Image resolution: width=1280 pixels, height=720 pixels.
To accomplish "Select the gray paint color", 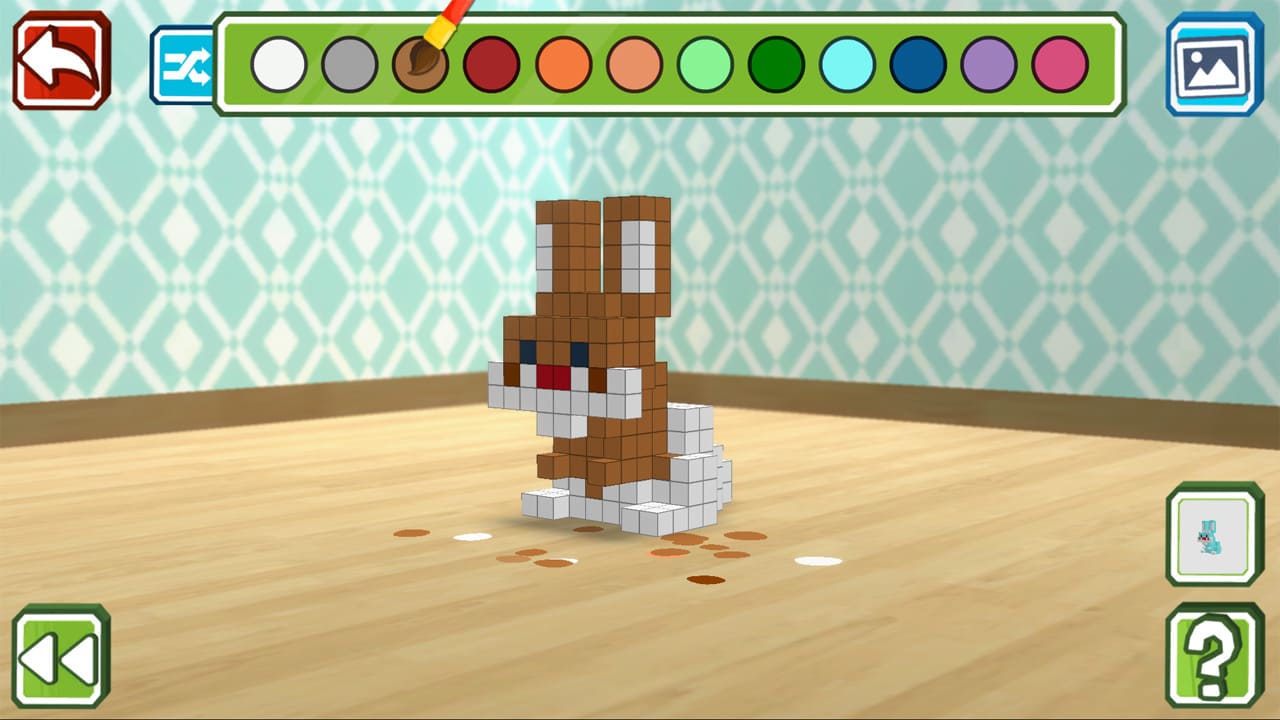I will click(x=348, y=65).
